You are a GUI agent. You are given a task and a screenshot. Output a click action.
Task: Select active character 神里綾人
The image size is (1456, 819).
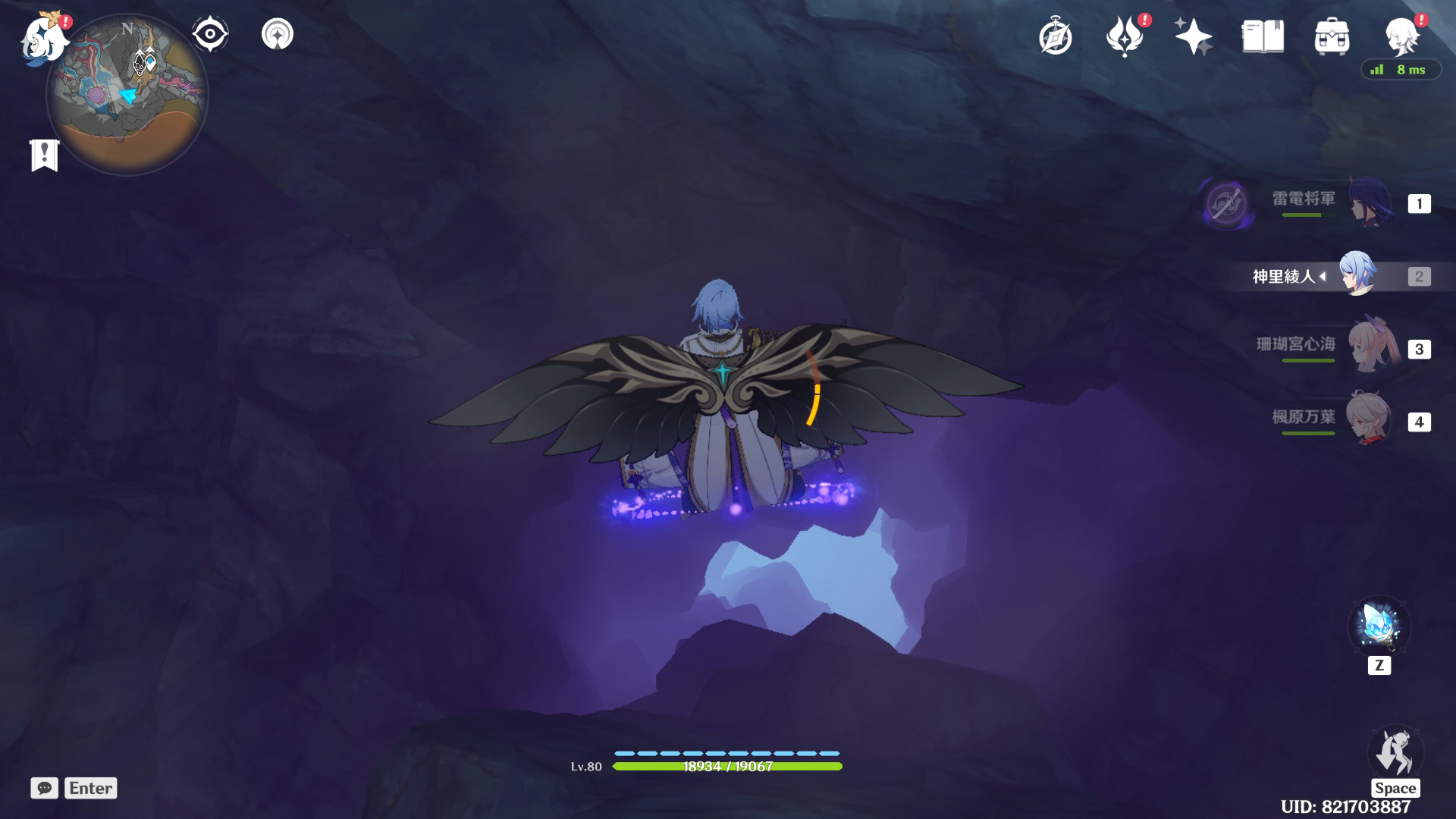[1356, 275]
